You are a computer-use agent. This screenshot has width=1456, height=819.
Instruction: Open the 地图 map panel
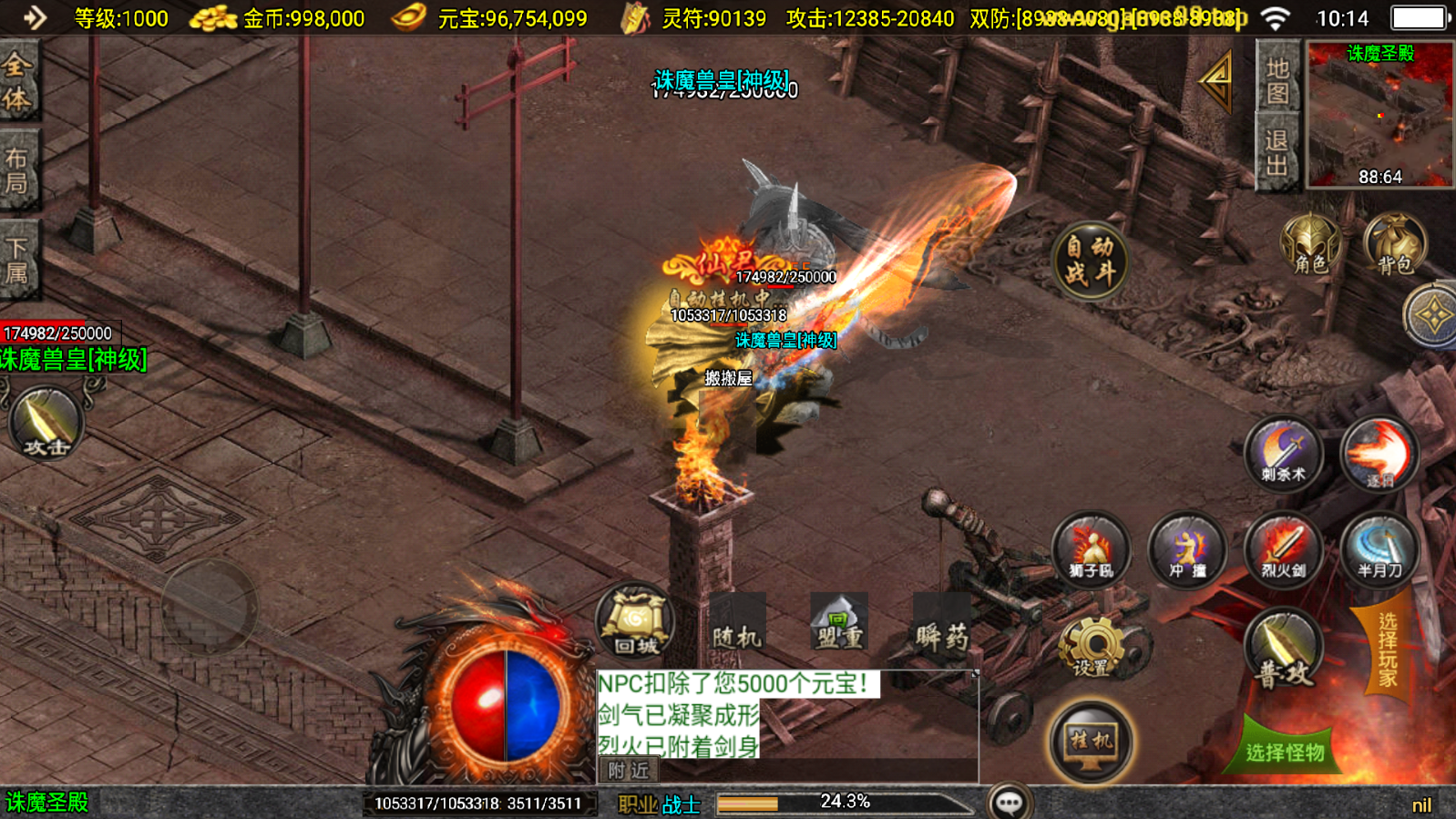pos(1277,81)
